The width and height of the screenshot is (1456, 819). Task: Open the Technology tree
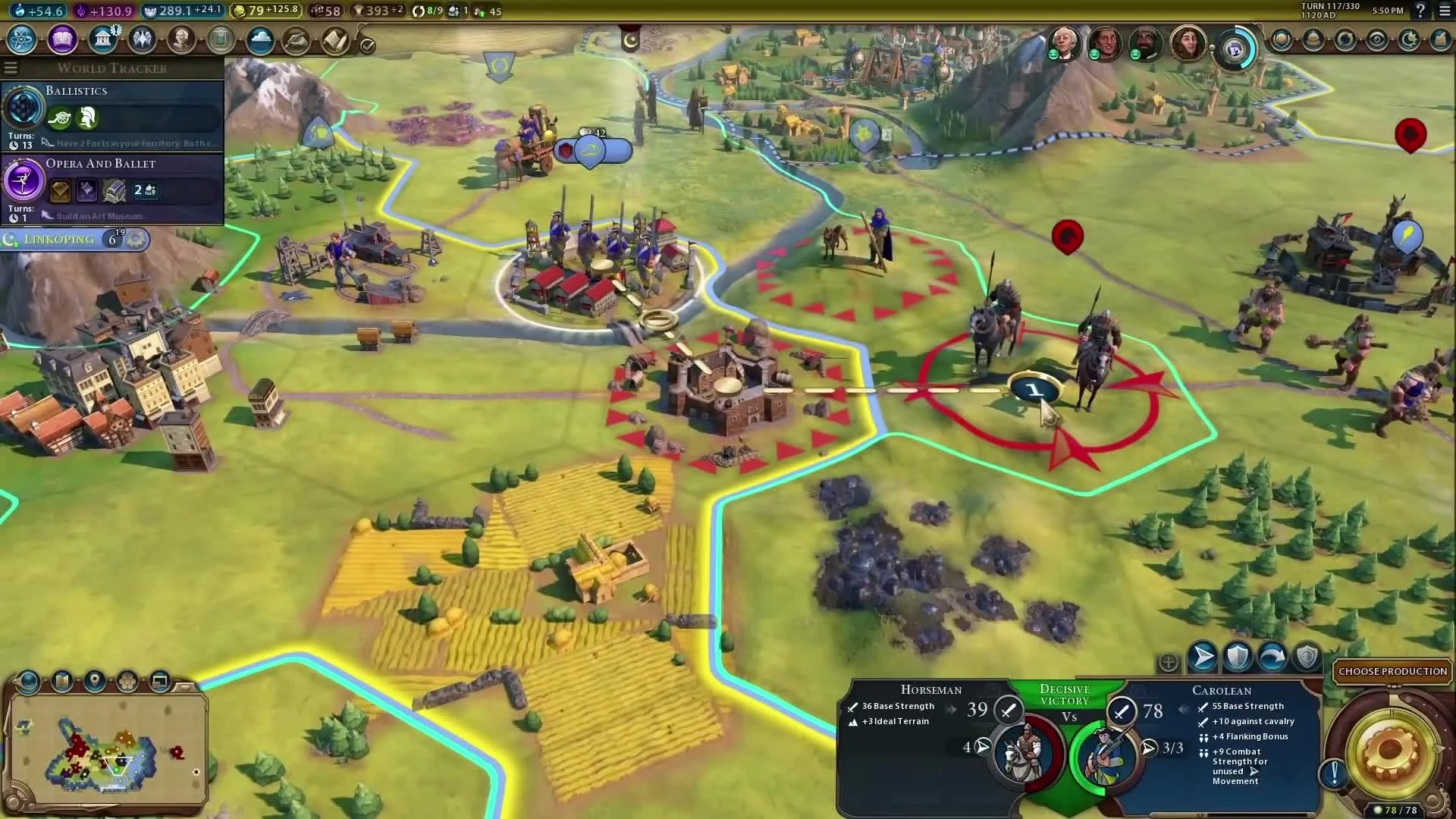click(x=21, y=39)
